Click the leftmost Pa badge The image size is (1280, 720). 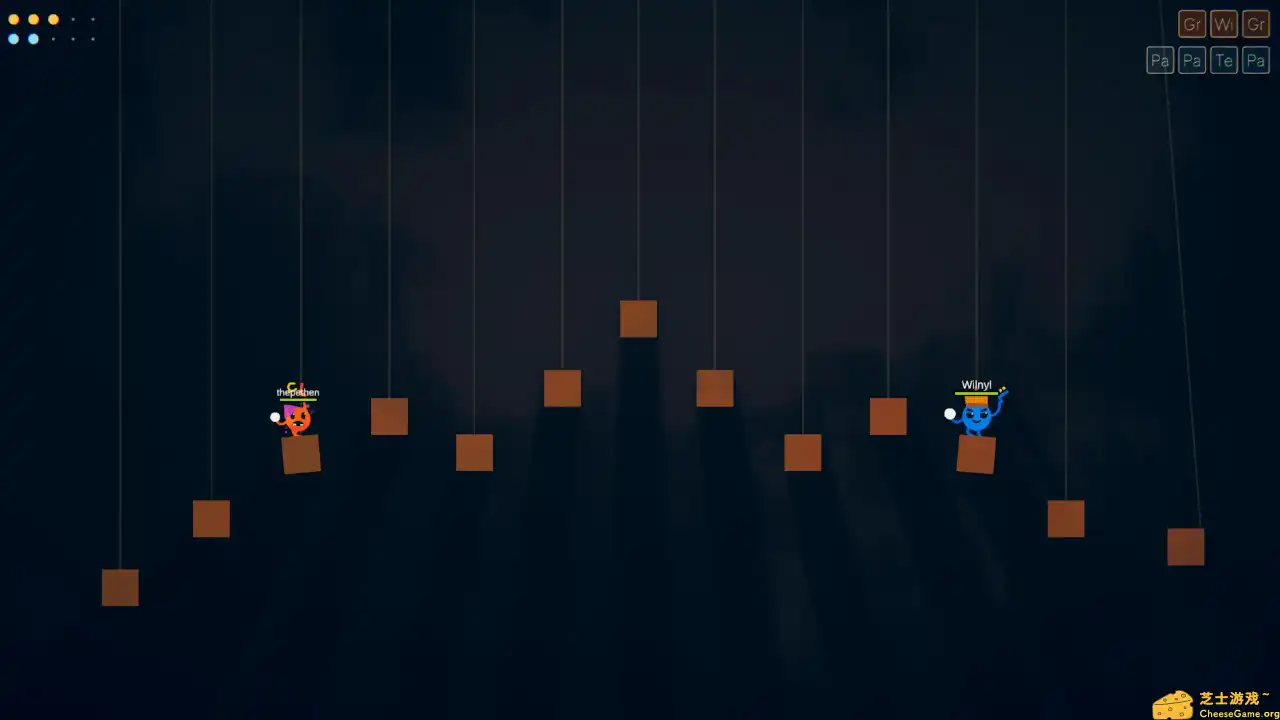pos(1160,60)
